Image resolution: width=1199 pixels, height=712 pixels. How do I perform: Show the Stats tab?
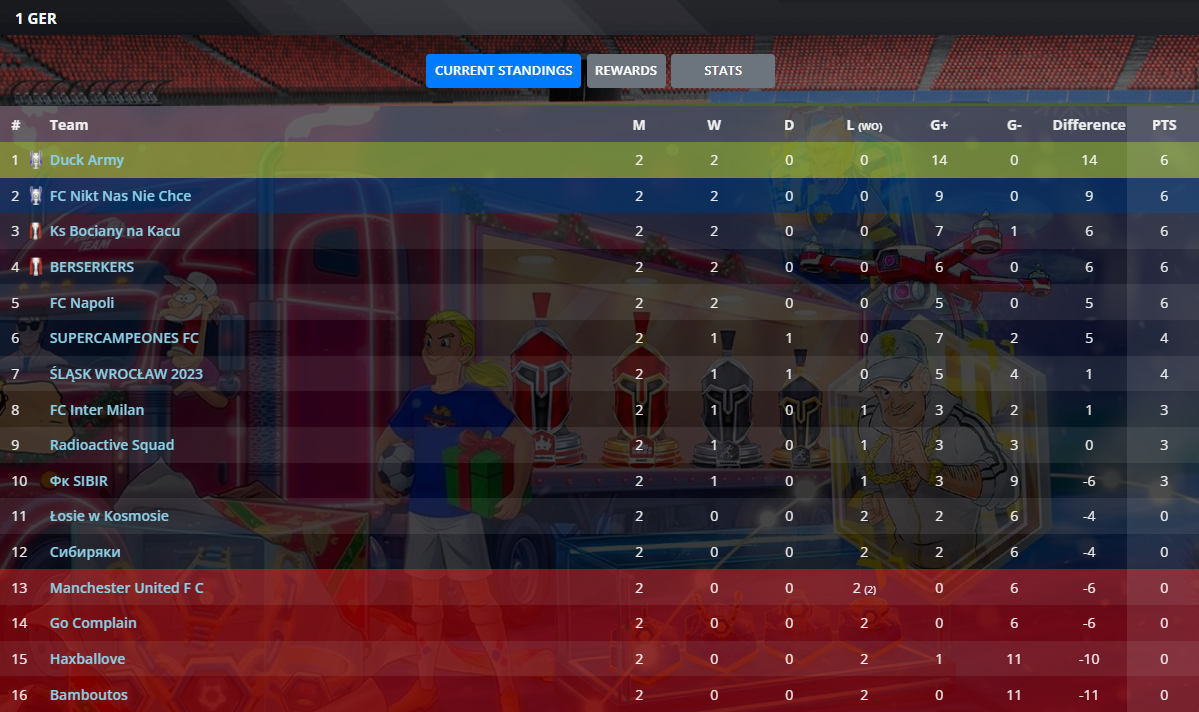coord(722,71)
